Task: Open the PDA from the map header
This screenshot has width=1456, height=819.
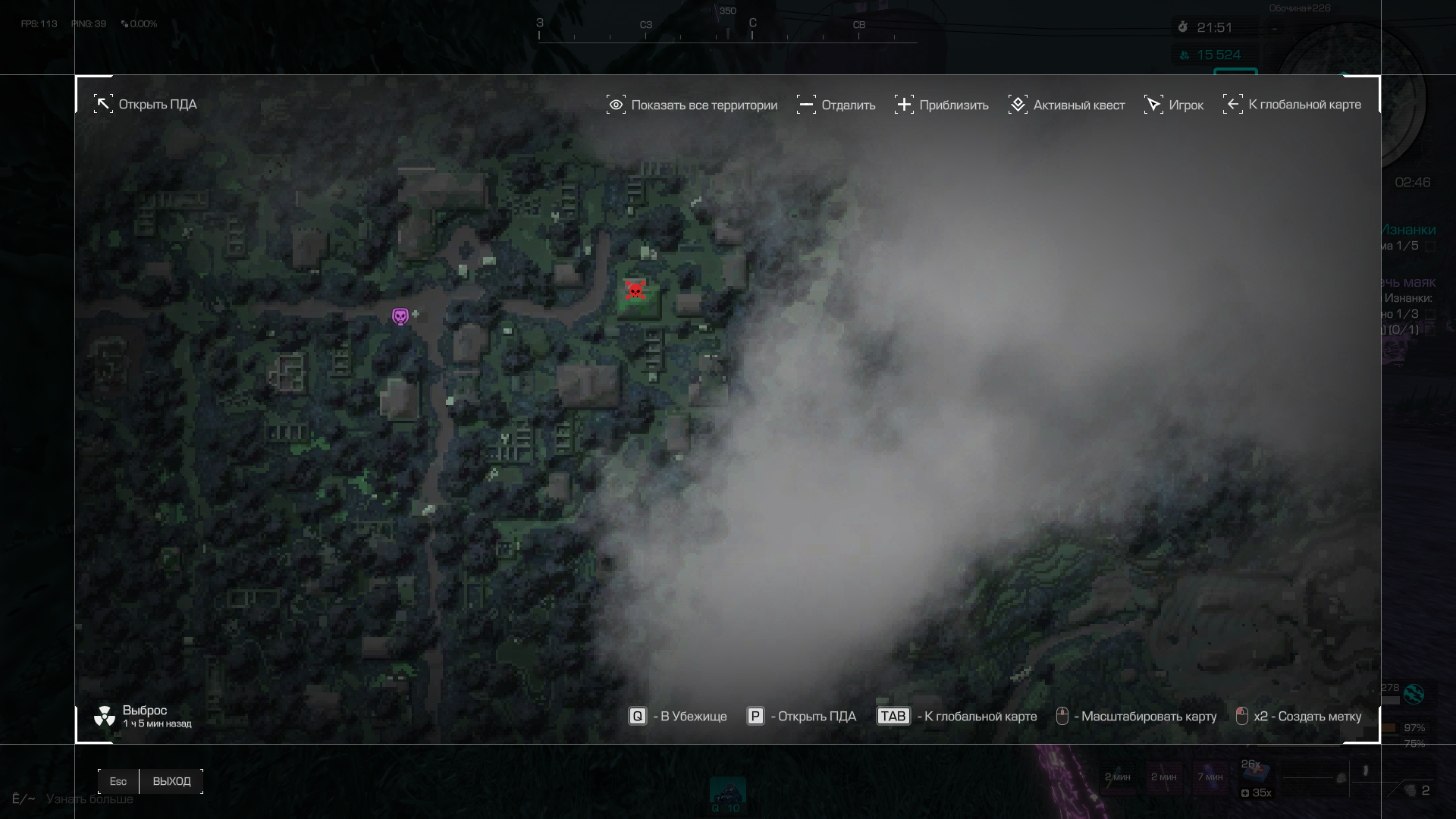Action: (x=146, y=105)
